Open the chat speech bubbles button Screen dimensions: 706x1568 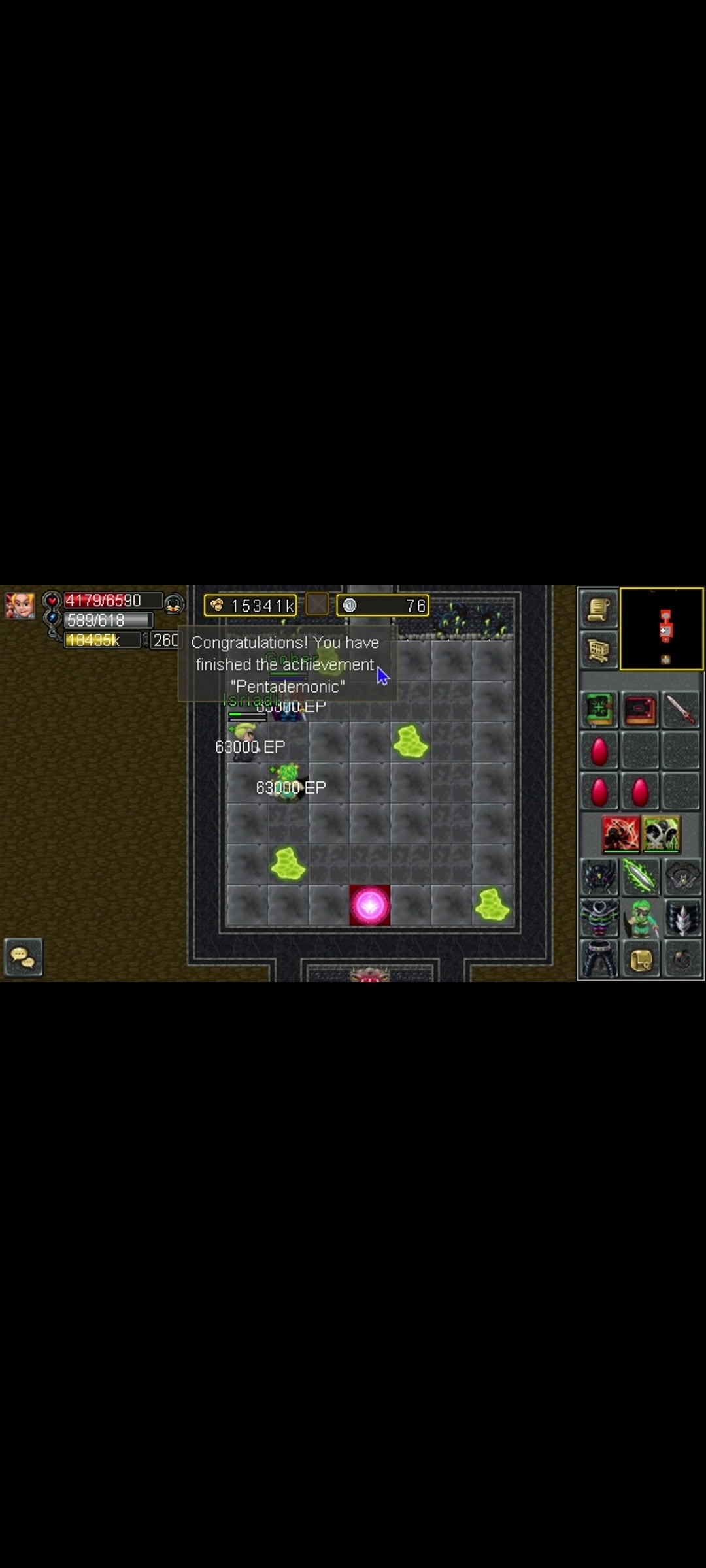(x=23, y=957)
